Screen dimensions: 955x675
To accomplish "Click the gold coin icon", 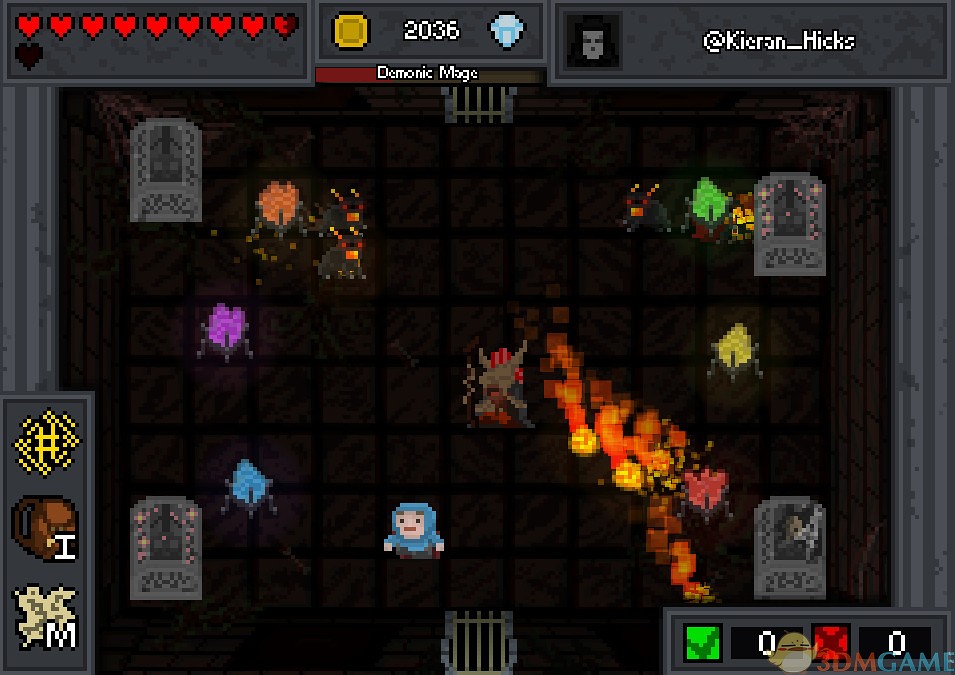I will coord(352,31).
